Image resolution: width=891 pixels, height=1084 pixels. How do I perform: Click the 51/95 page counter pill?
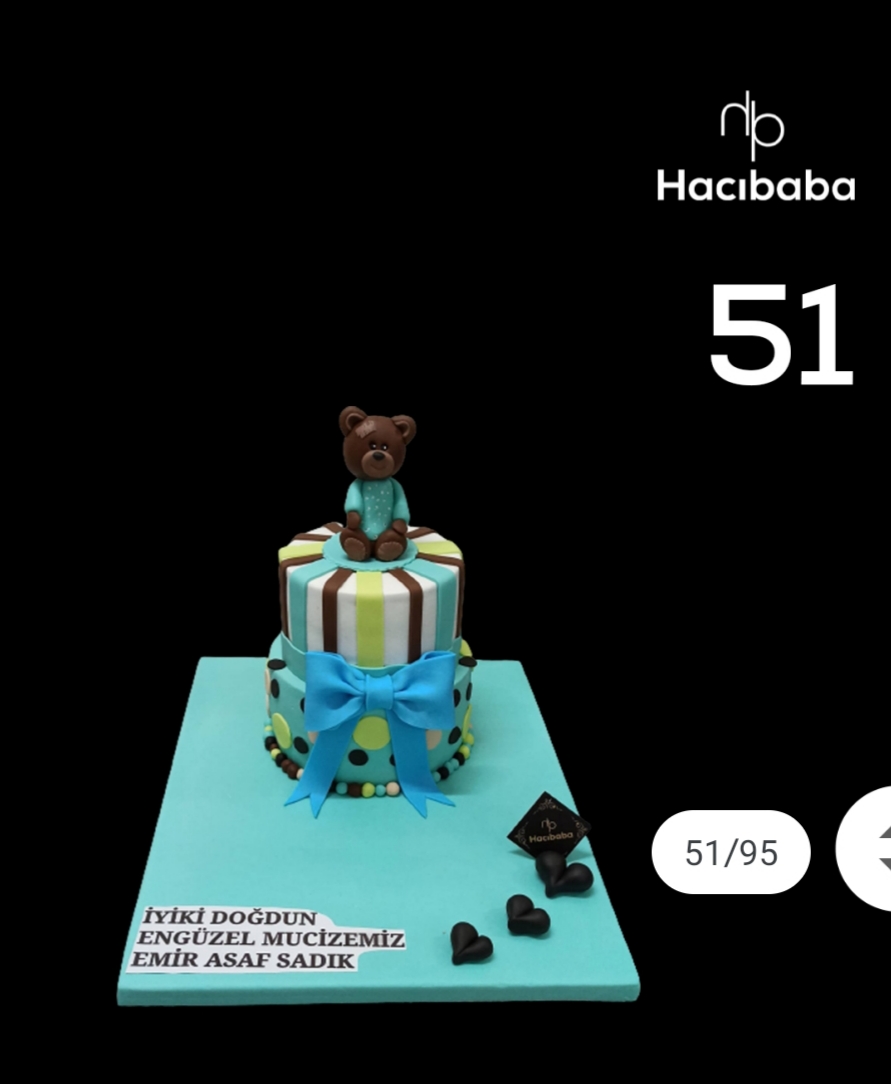[730, 852]
